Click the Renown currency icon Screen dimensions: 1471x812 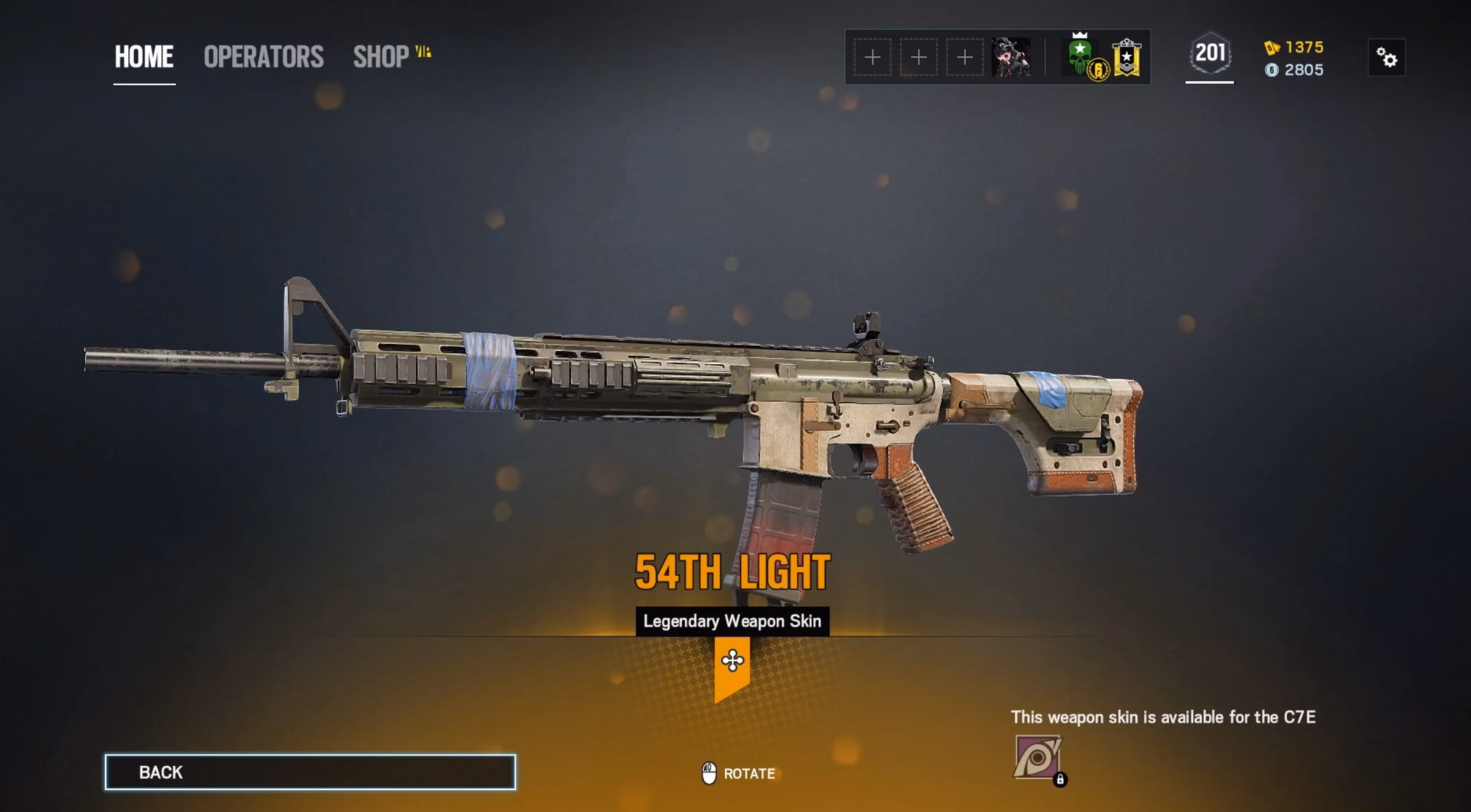[x=1270, y=47]
